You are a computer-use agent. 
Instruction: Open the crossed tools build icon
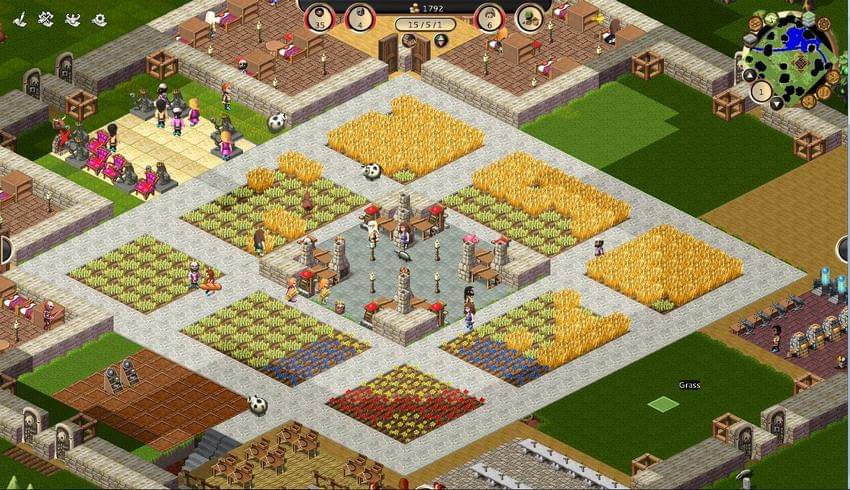pos(47,19)
